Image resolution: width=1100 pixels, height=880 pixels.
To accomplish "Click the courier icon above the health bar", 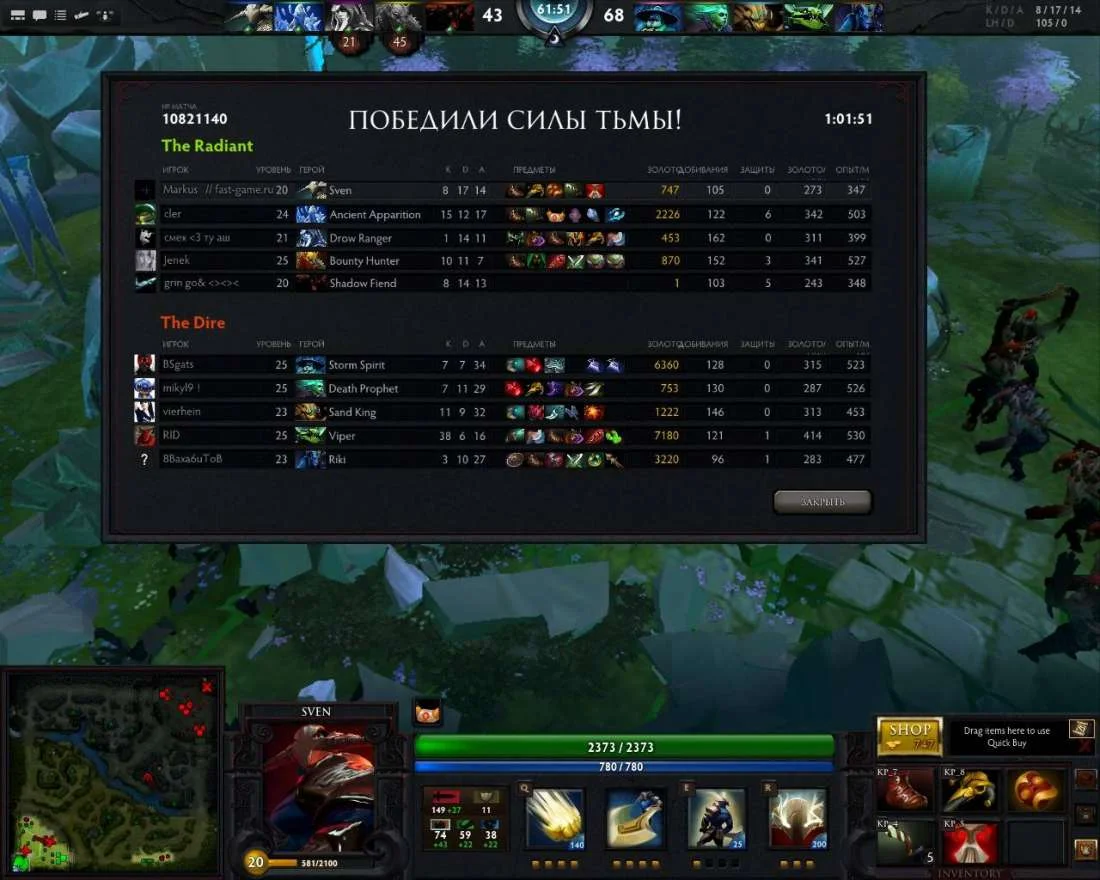I will coord(427,714).
